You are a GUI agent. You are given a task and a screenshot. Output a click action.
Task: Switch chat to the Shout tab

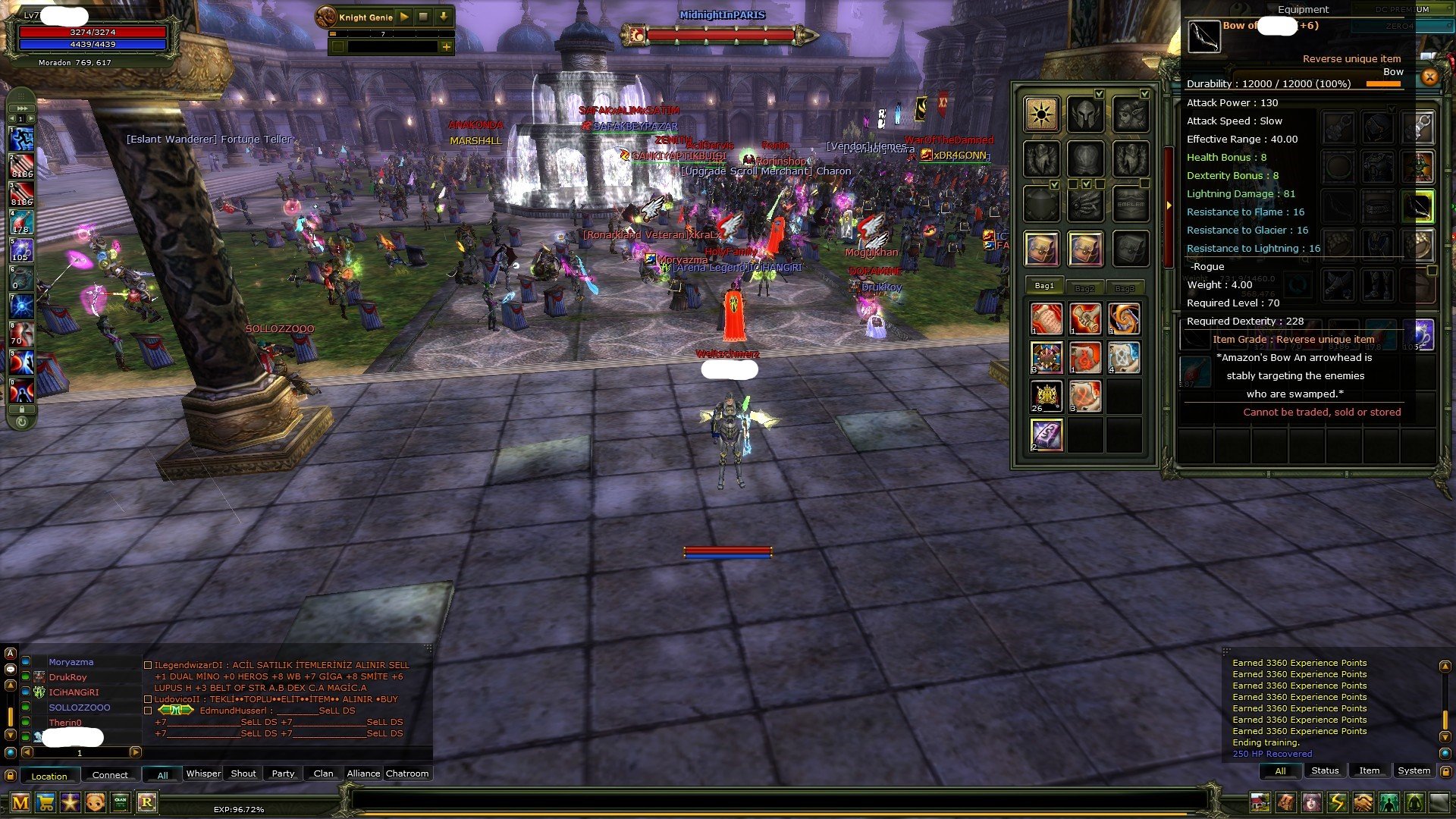pos(243,773)
